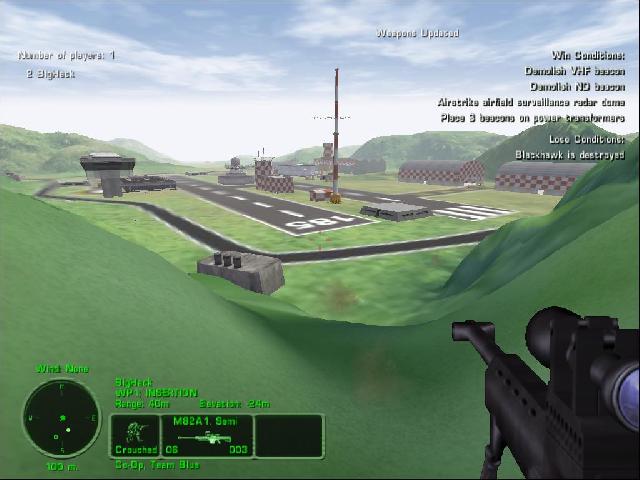Viewport: 640px width, 480px height.
Task: Click the Demolish ND beacon objective
Action: coord(576,87)
